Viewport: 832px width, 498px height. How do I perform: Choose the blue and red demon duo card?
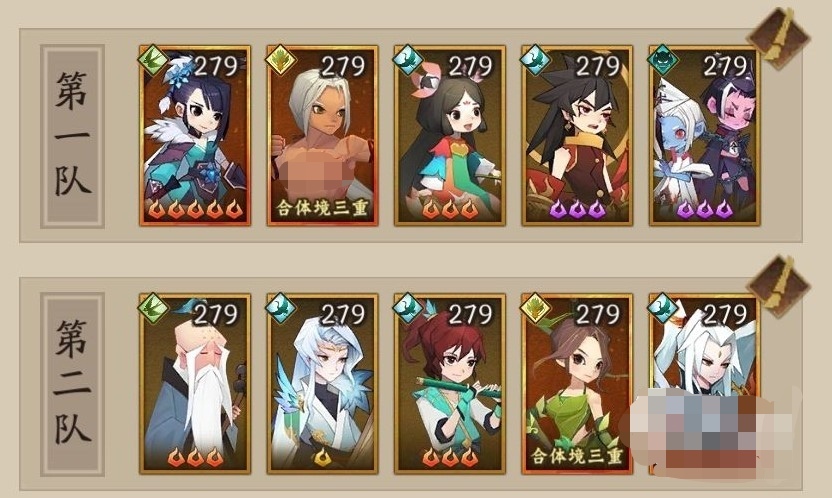click(703, 135)
